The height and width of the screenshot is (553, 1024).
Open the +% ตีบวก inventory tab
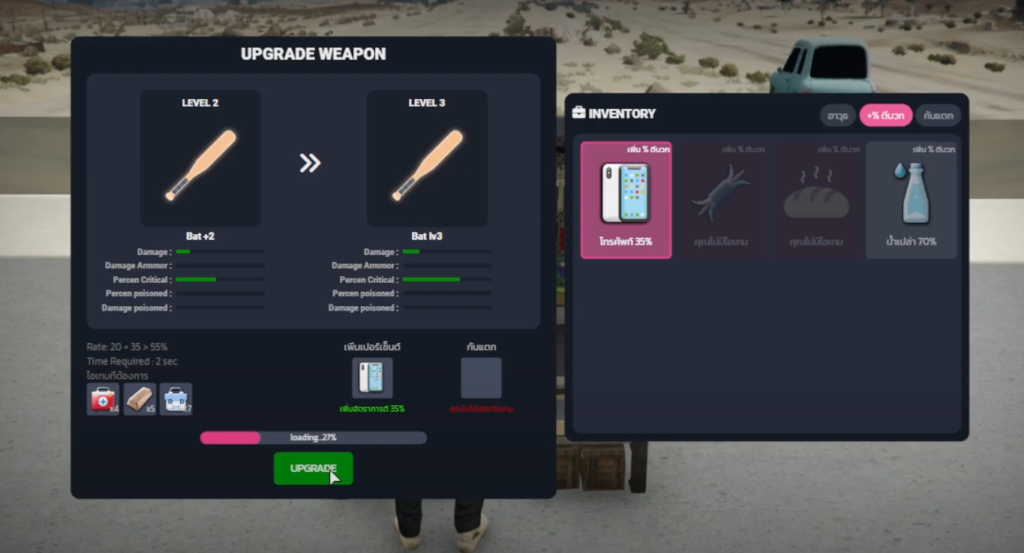886,115
